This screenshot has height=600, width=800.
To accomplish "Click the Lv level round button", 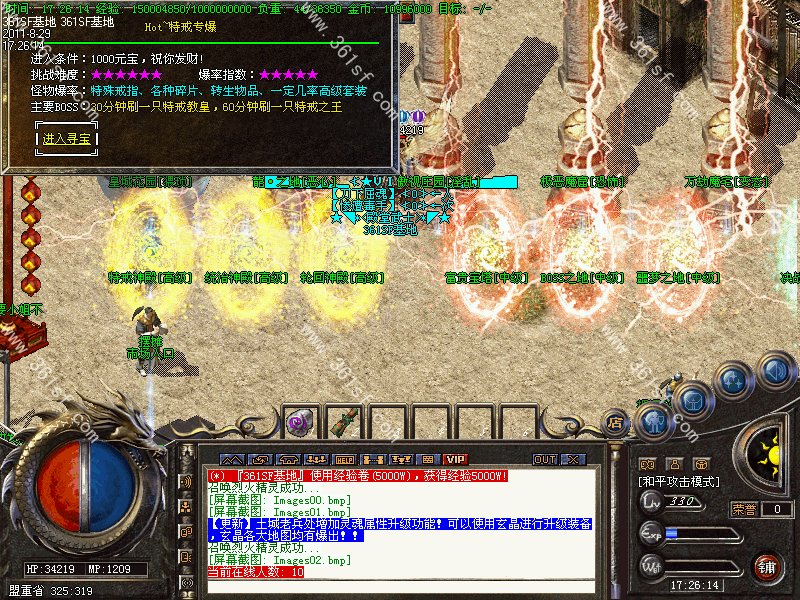I will (x=650, y=501).
